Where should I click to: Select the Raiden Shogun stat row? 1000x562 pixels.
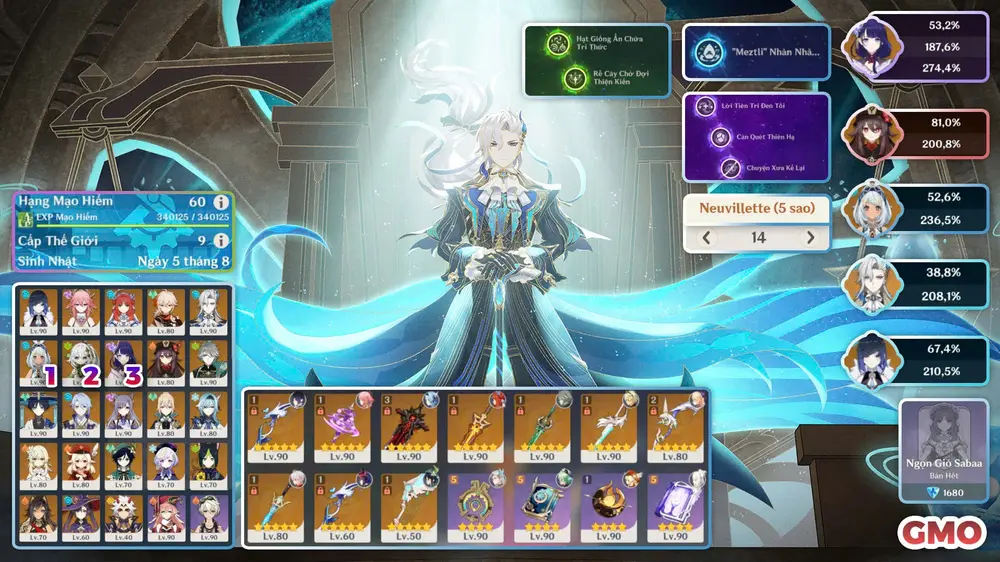922,48
